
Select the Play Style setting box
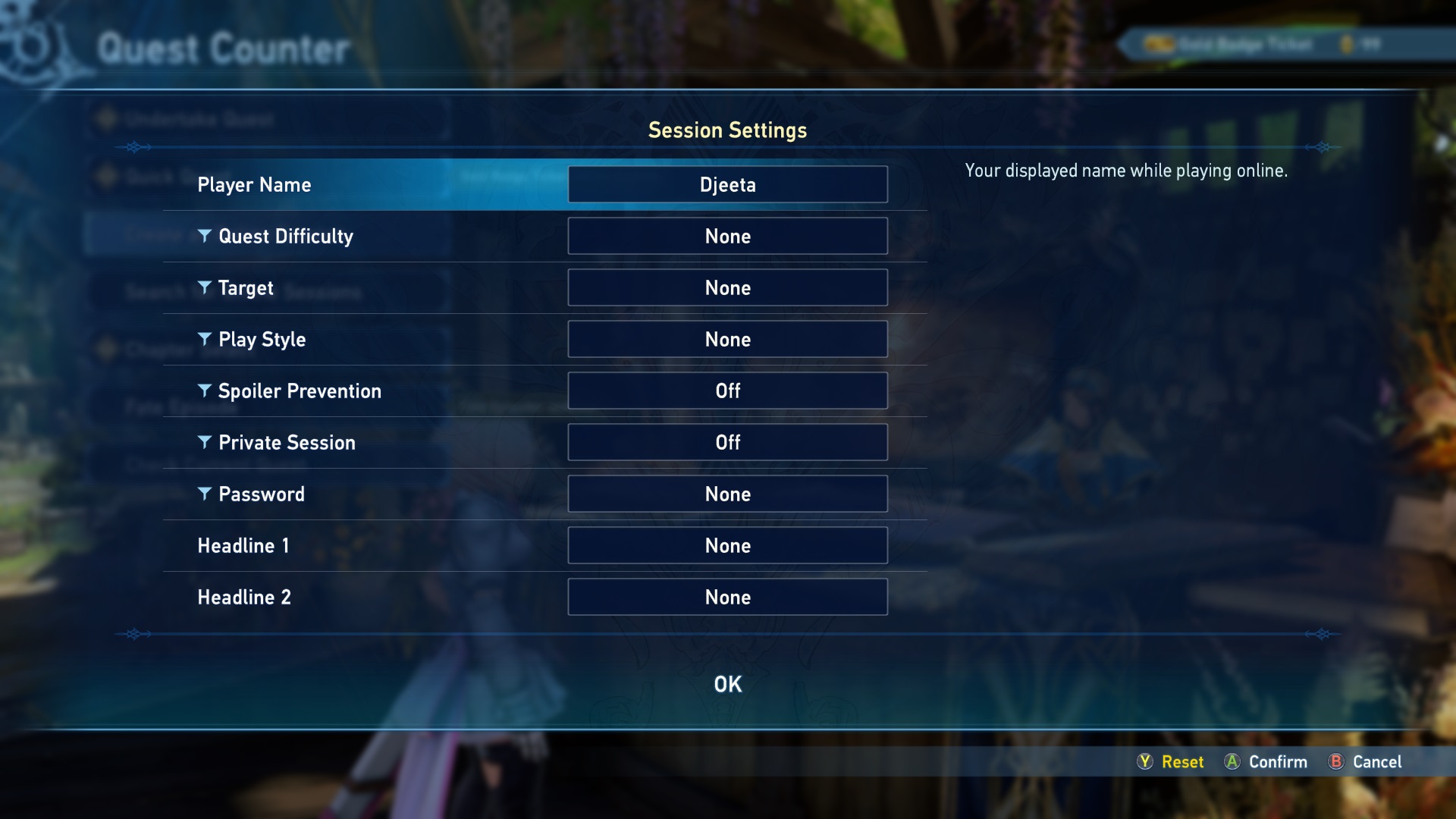727,339
